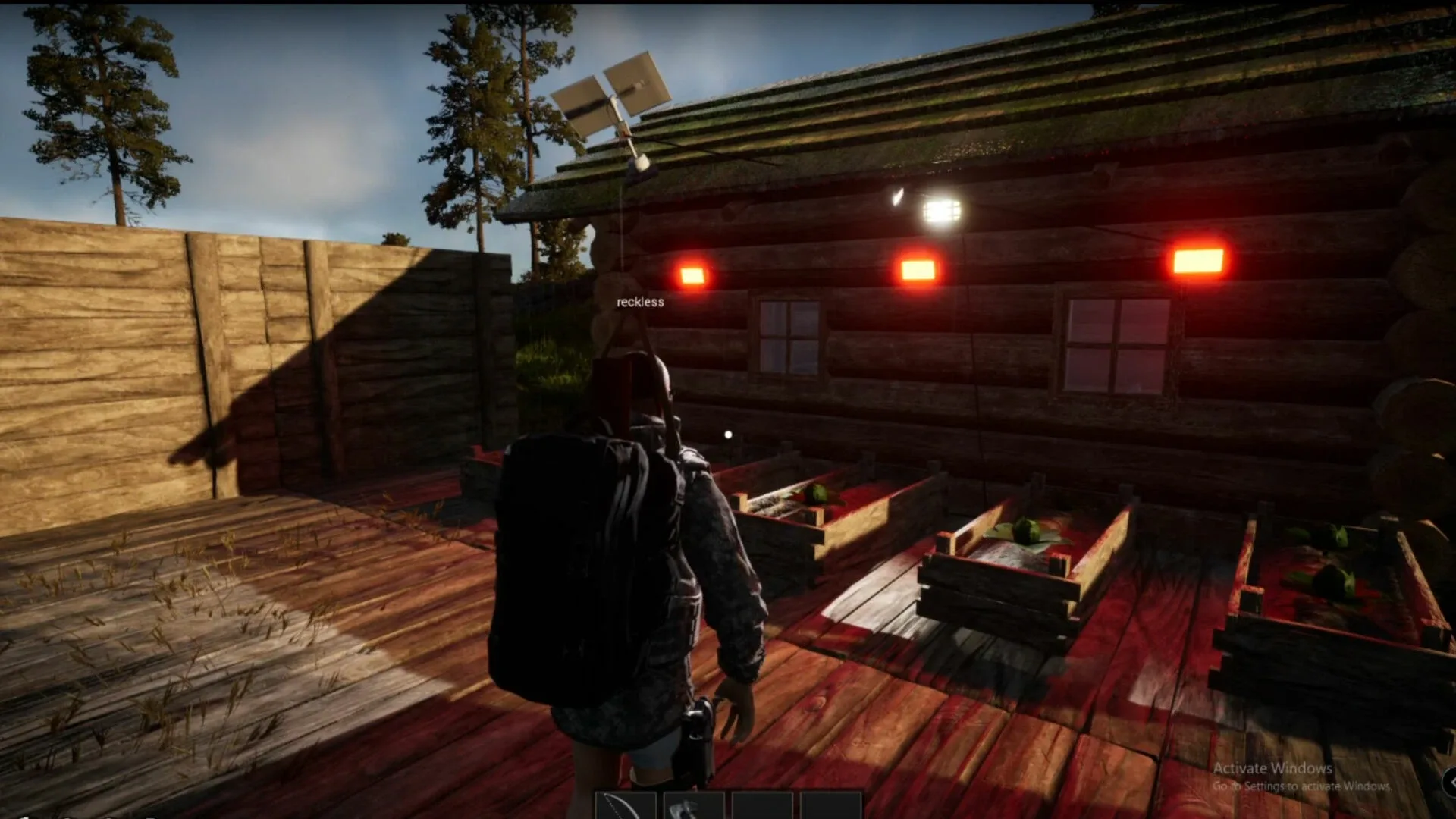Turn off the bright spotlight on the cabin
The image size is (1456, 819).
[940, 210]
